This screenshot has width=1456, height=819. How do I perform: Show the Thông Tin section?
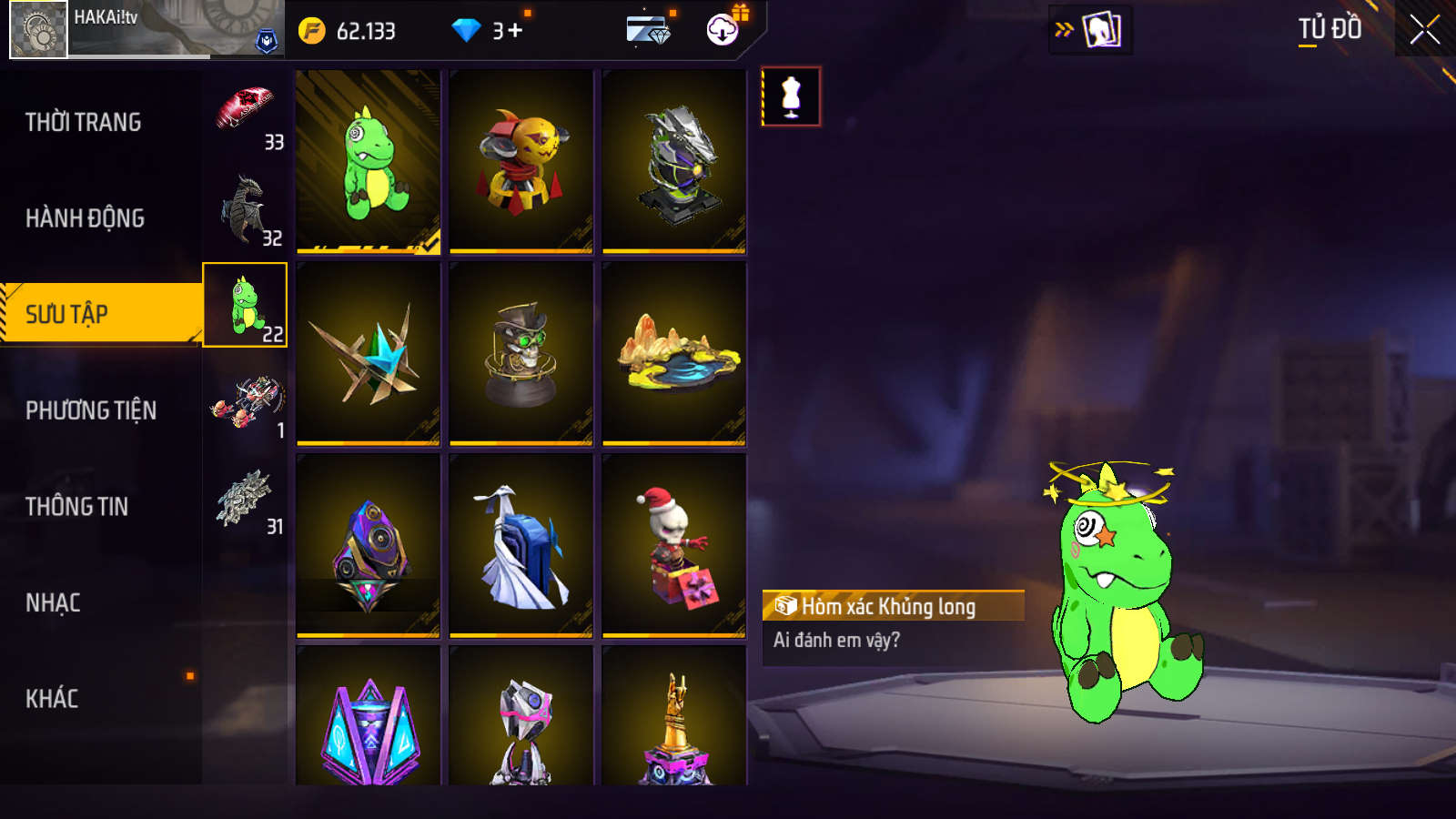[77, 507]
